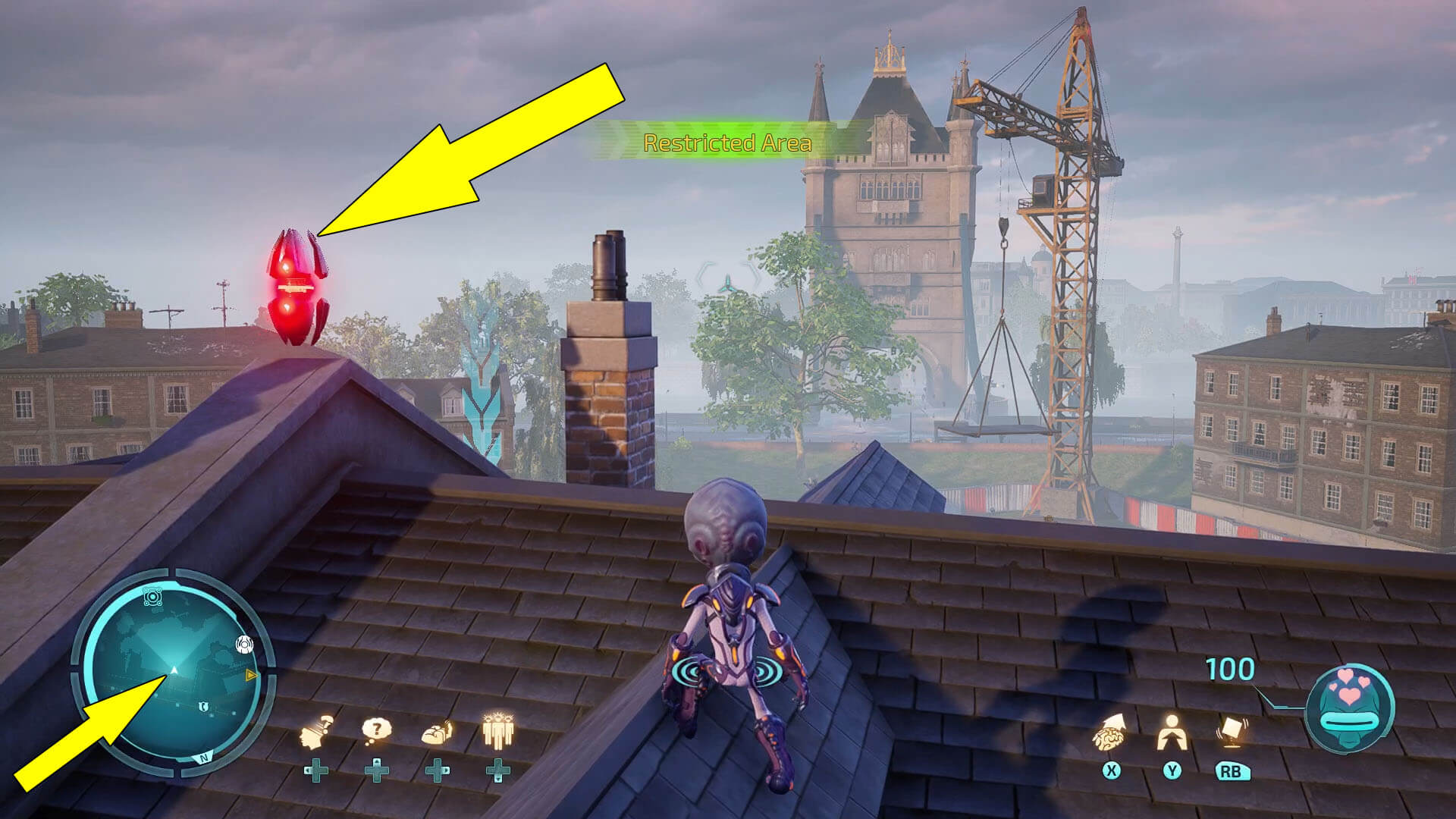Viewport: 1456px width, 819px height.
Task: Toggle the d-pad right marker under the fist ability
Action: [x=437, y=772]
